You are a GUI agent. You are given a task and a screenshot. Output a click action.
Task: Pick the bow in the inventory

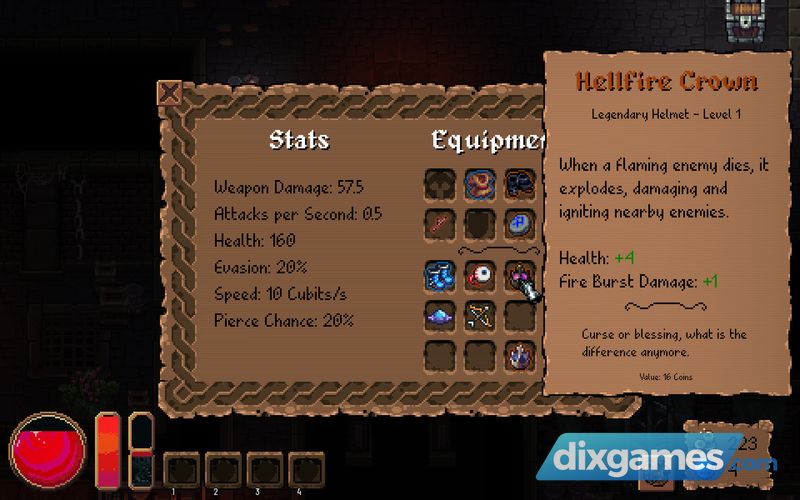pos(479,316)
